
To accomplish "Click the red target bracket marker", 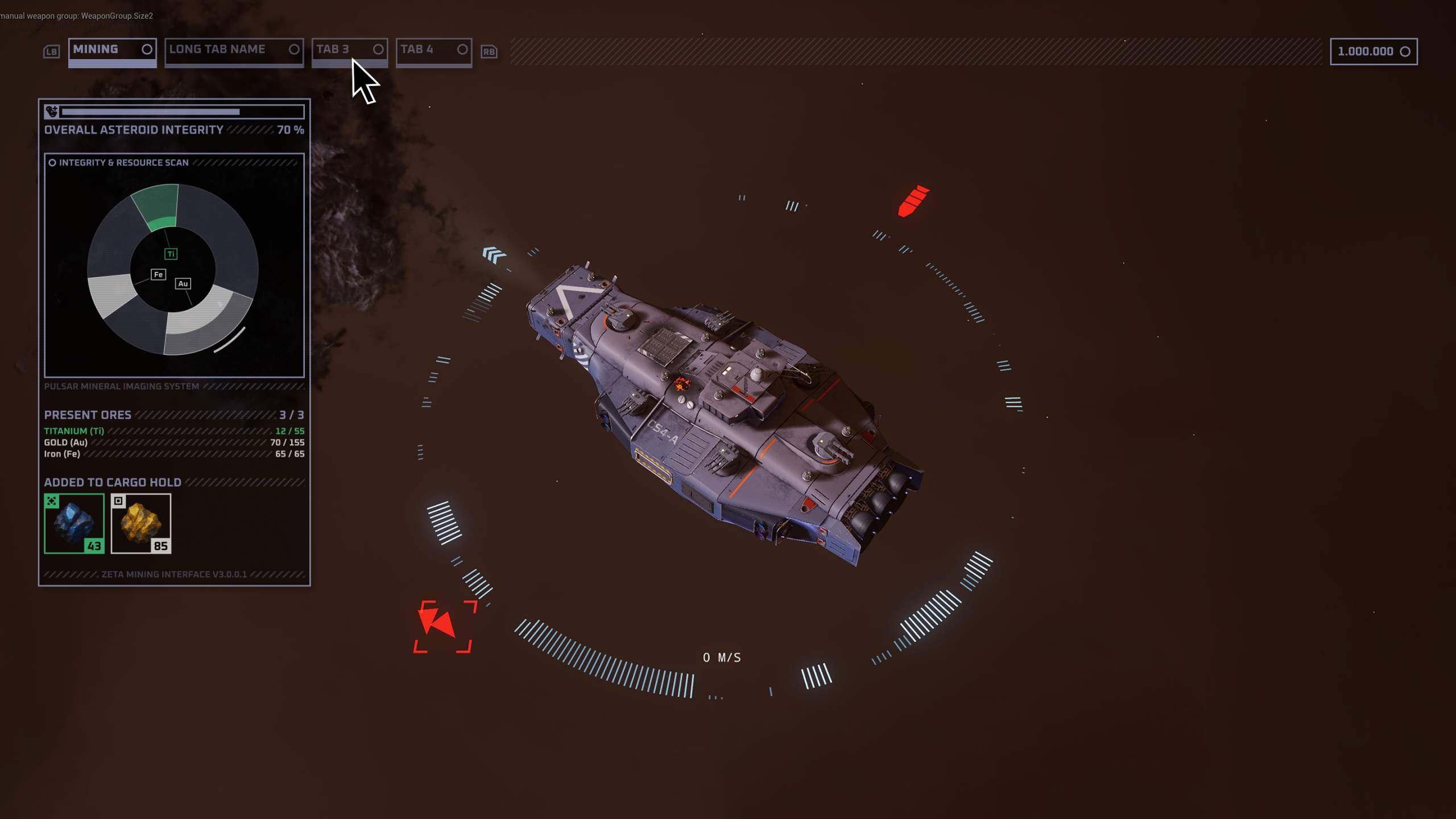I will (x=443, y=626).
